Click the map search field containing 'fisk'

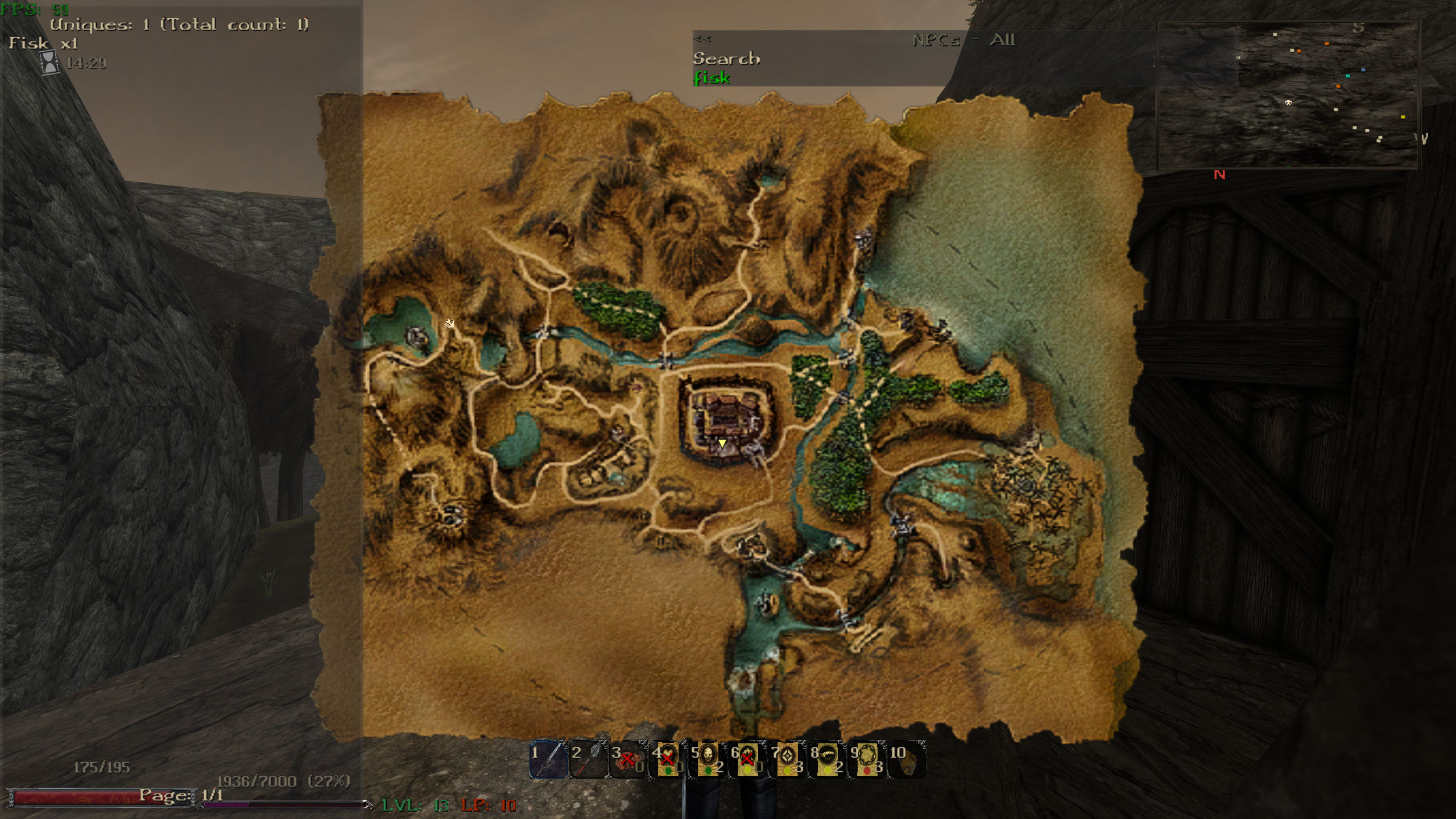(712, 78)
